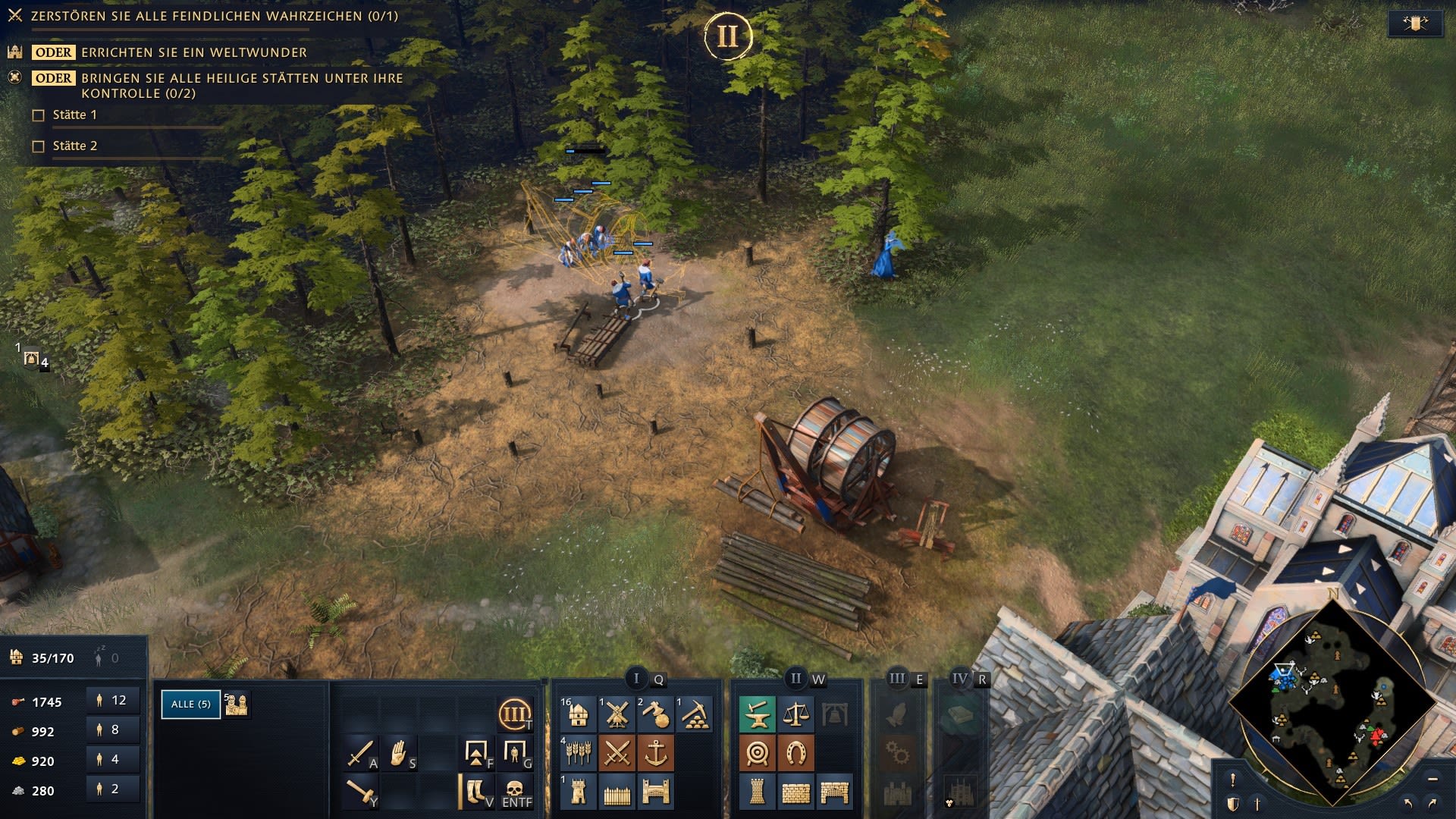Select the lumber camp axe icon
This screenshot has height=819, width=1456.
pos(655,714)
